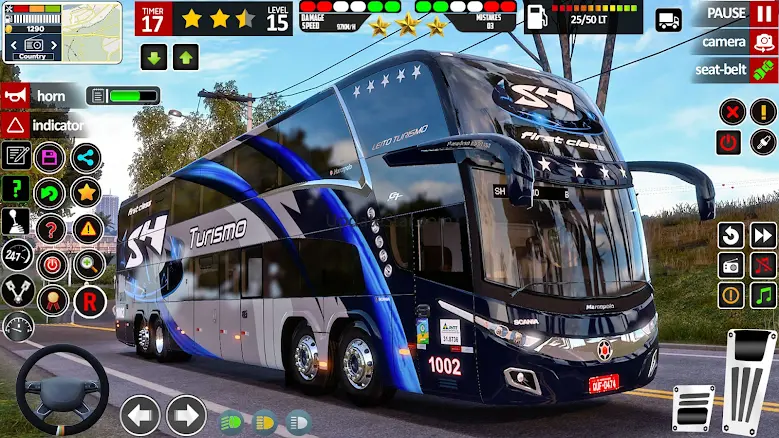Select the orange star icon
The width and height of the screenshot is (779, 438).
pyautogui.click(x=86, y=191)
